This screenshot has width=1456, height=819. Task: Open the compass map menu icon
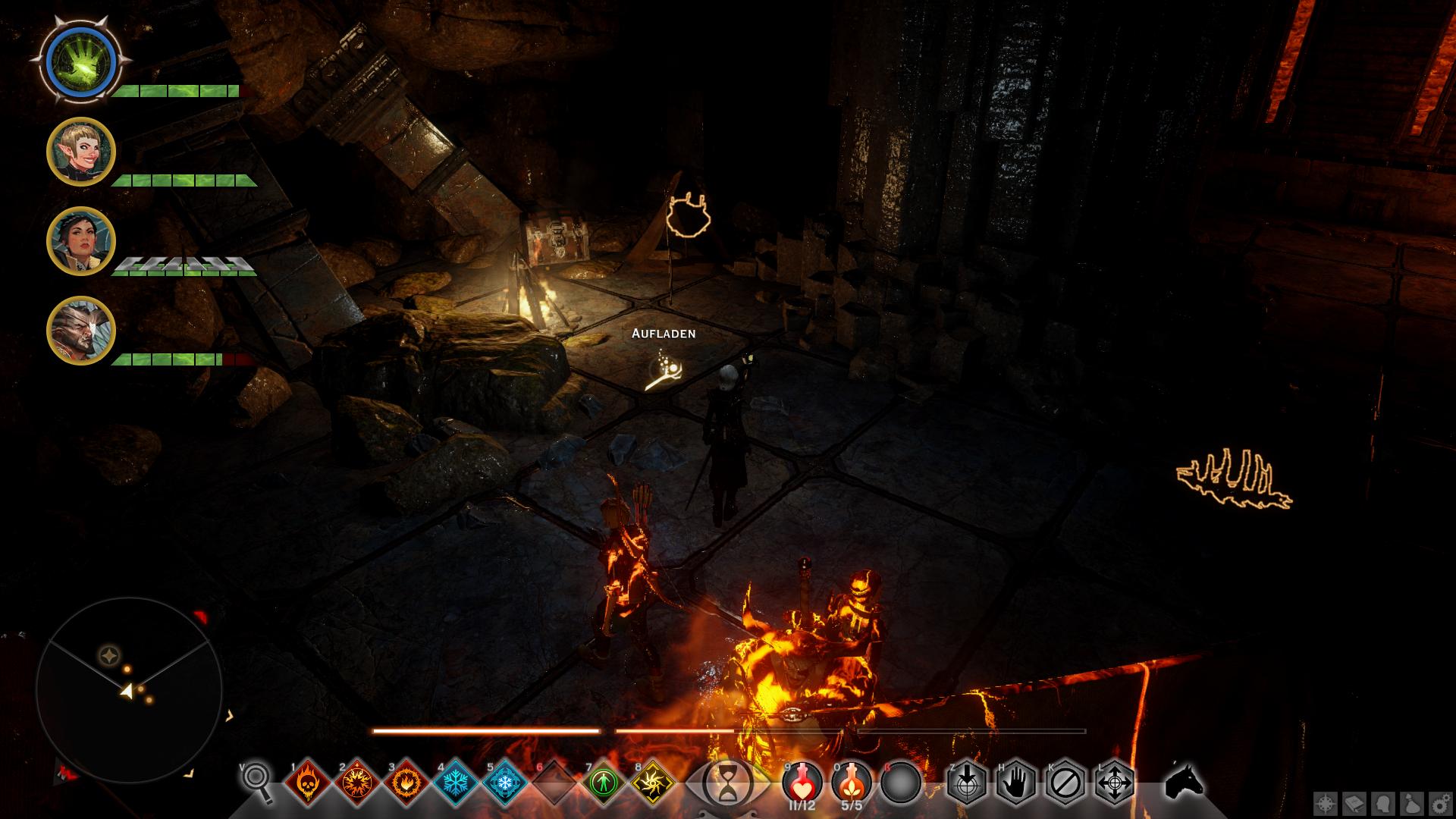pyautogui.click(x=1325, y=802)
